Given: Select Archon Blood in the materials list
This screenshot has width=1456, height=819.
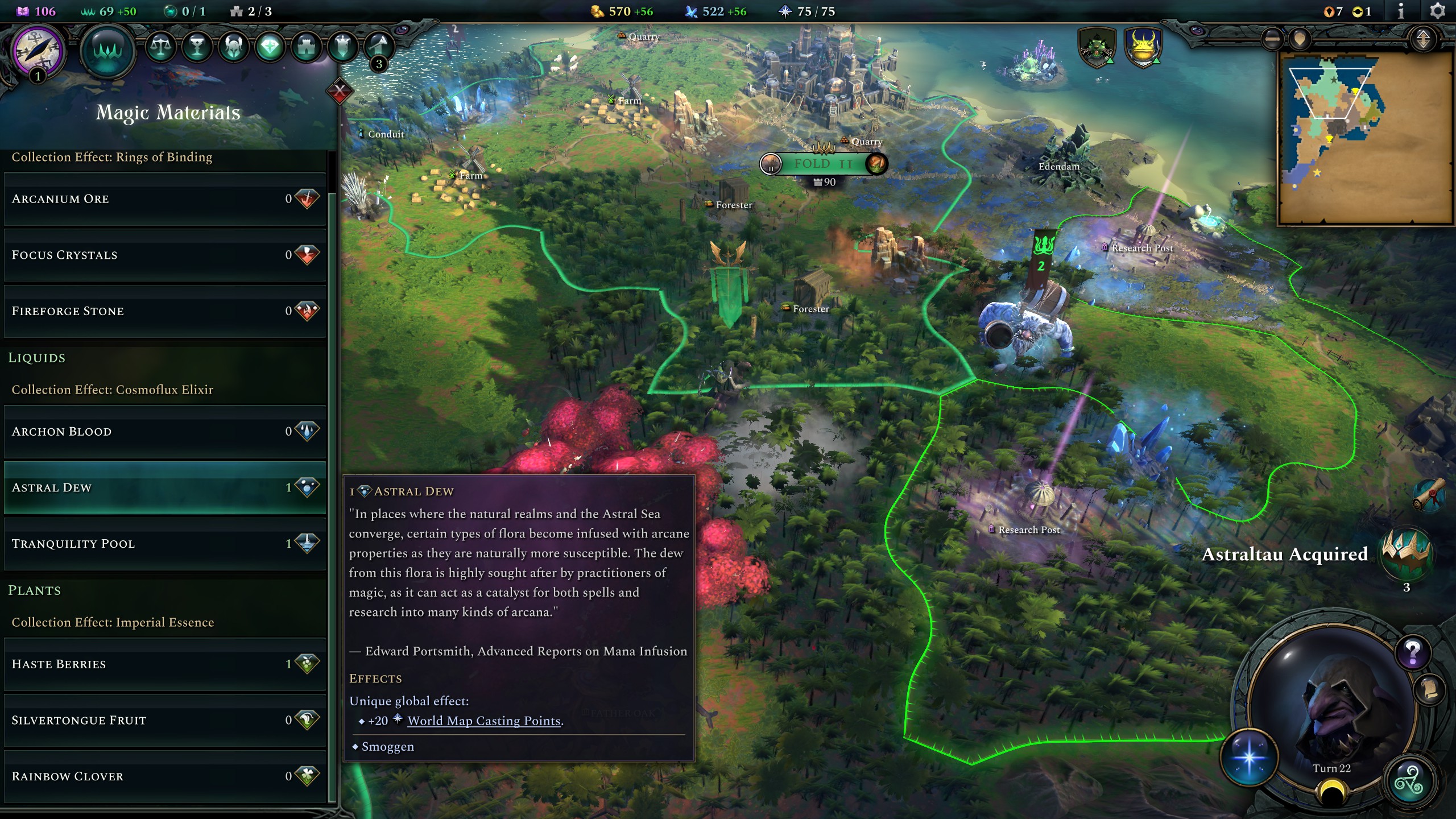Looking at the screenshot, I should [x=61, y=431].
